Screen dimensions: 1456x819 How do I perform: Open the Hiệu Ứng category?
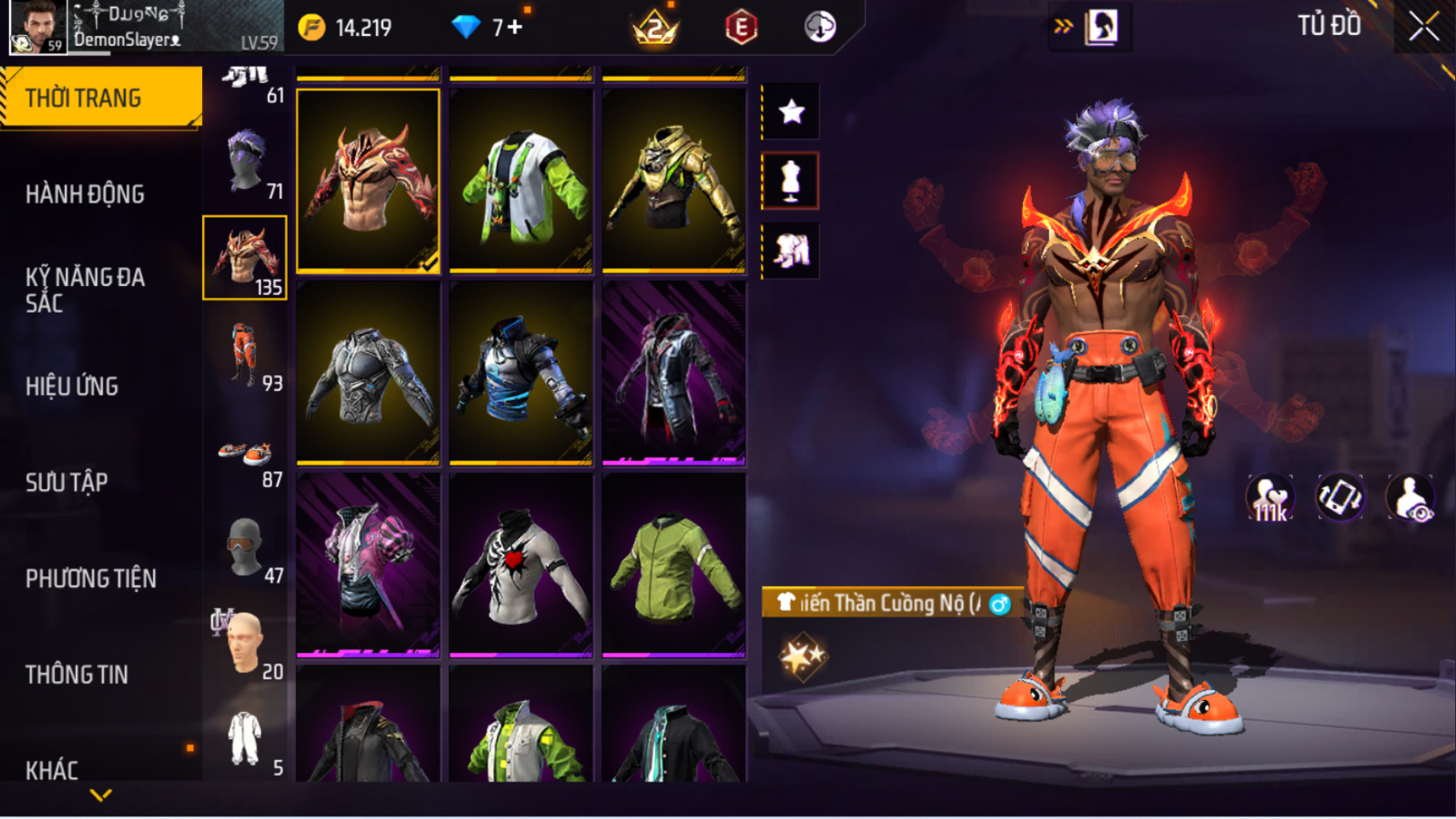(72, 387)
